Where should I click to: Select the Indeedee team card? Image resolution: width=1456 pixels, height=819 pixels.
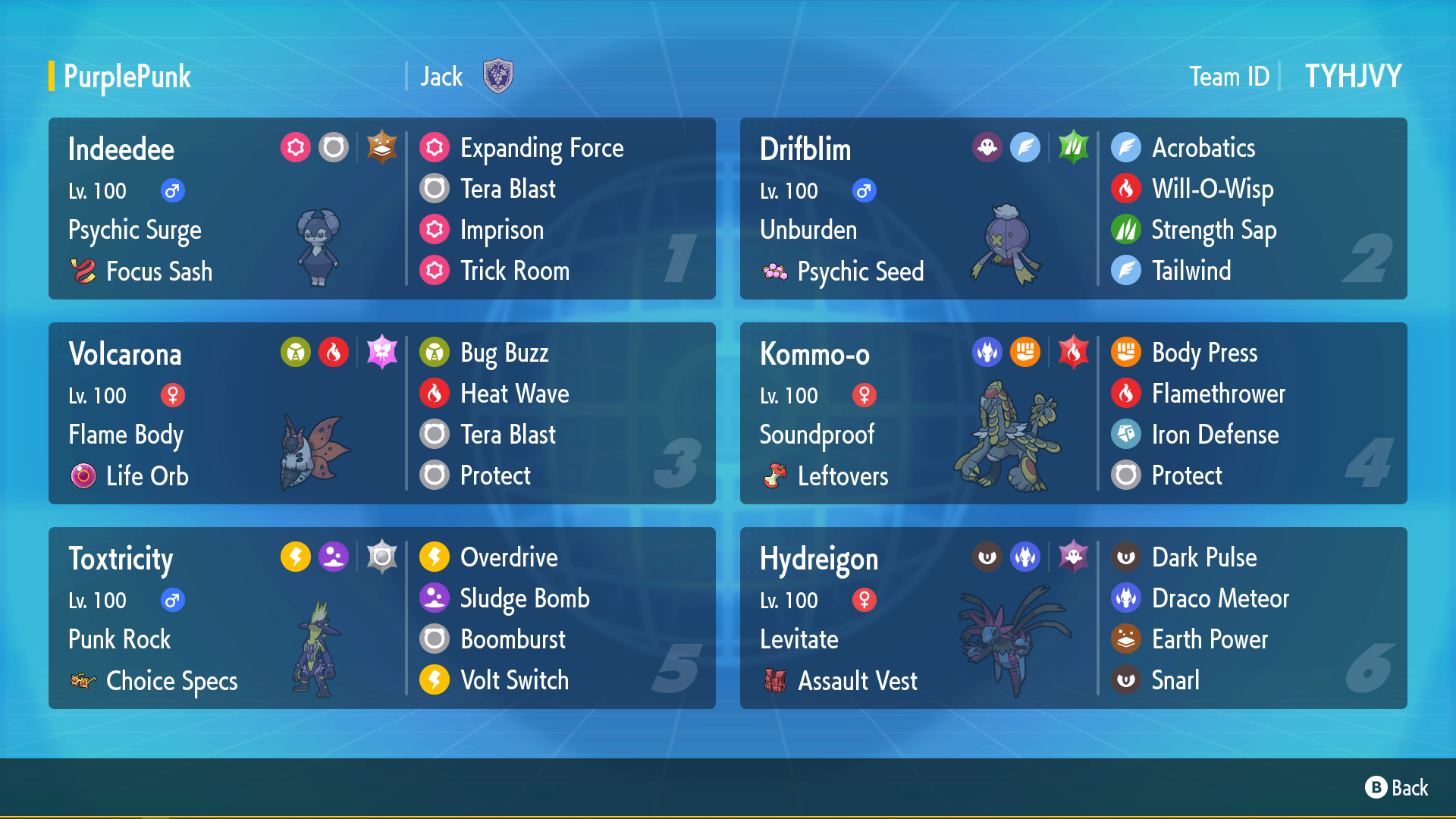pyautogui.click(x=381, y=209)
